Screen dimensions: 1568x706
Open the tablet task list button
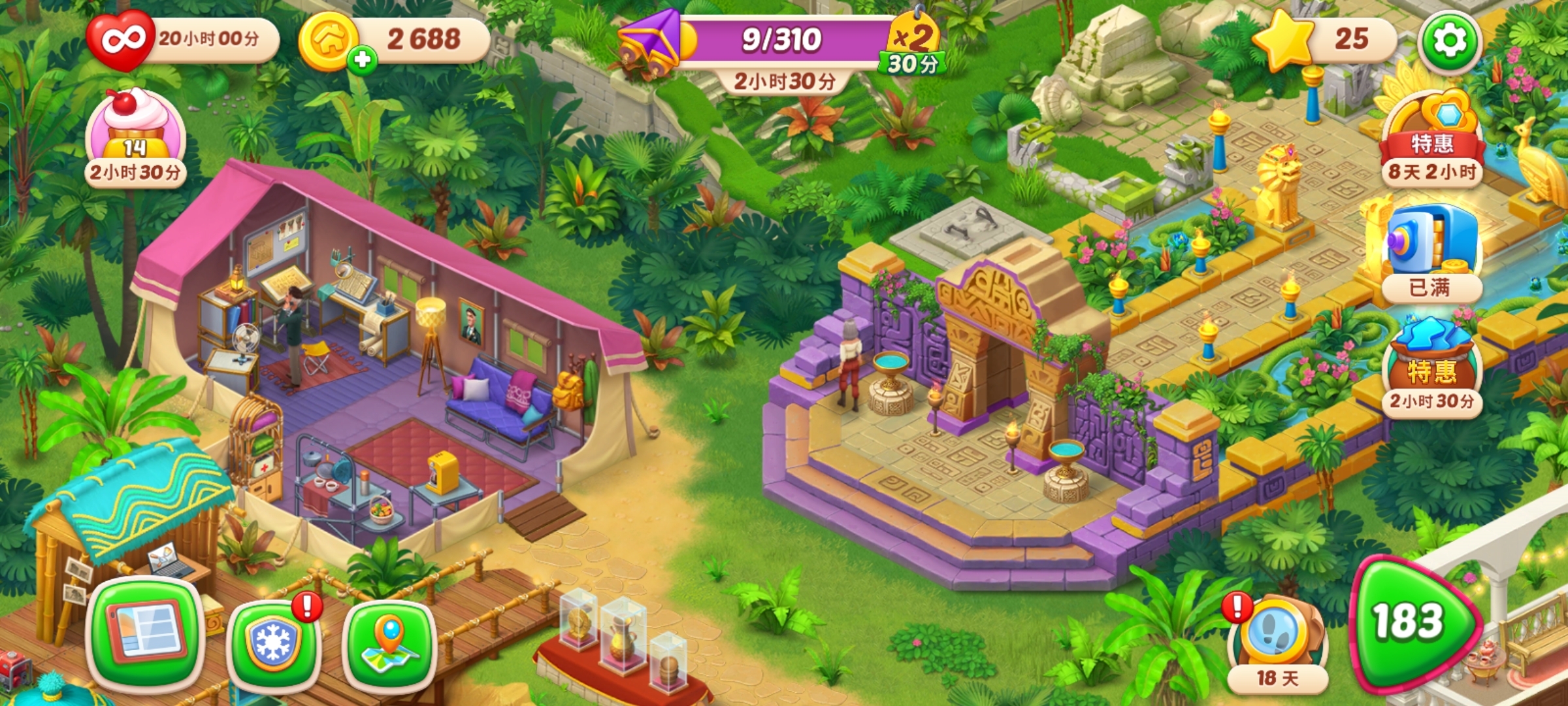coord(145,633)
